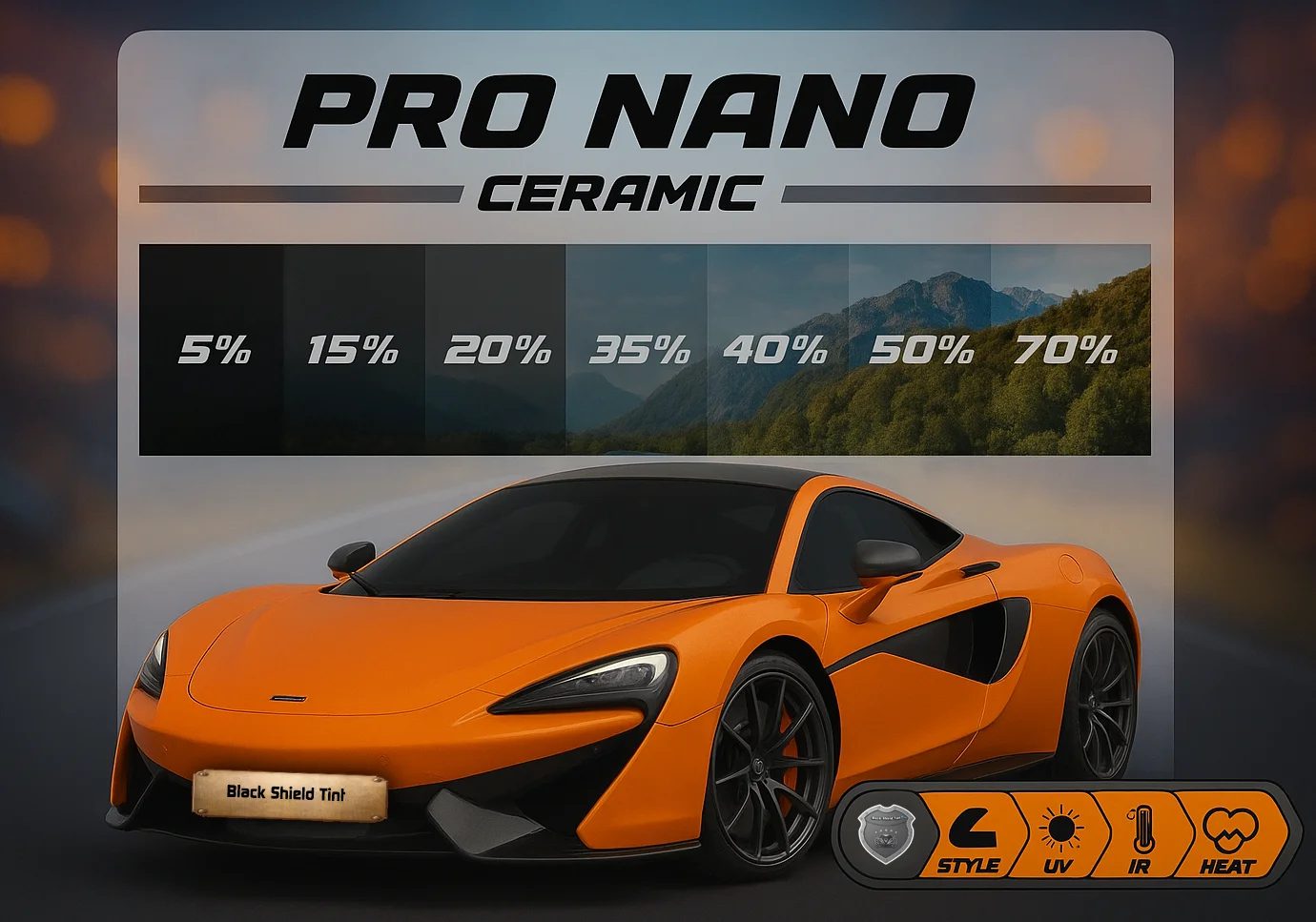
Task: Select the 5% tint swatch
Action: pos(212,350)
